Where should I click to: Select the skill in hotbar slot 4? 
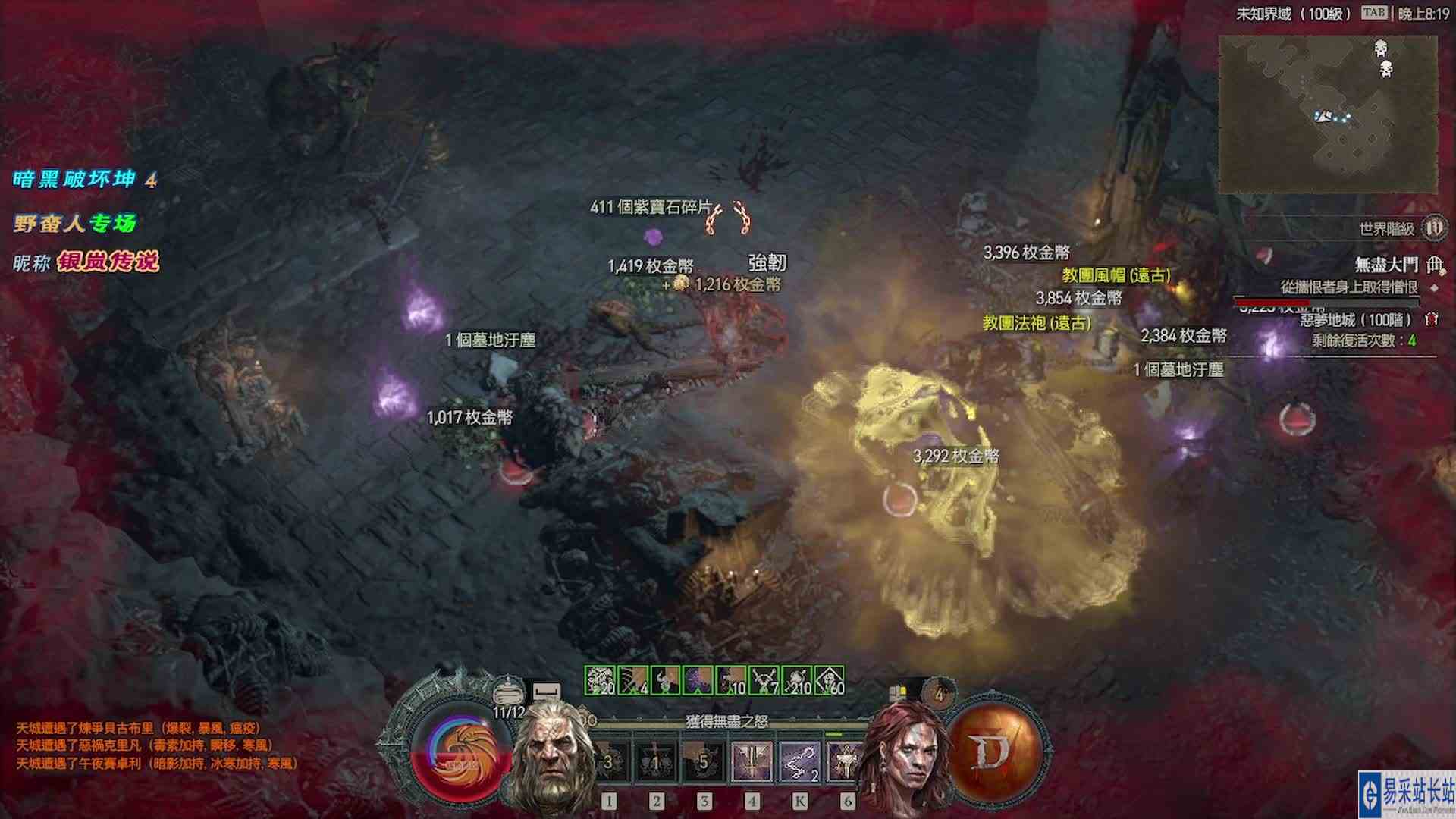[x=753, y=761]
